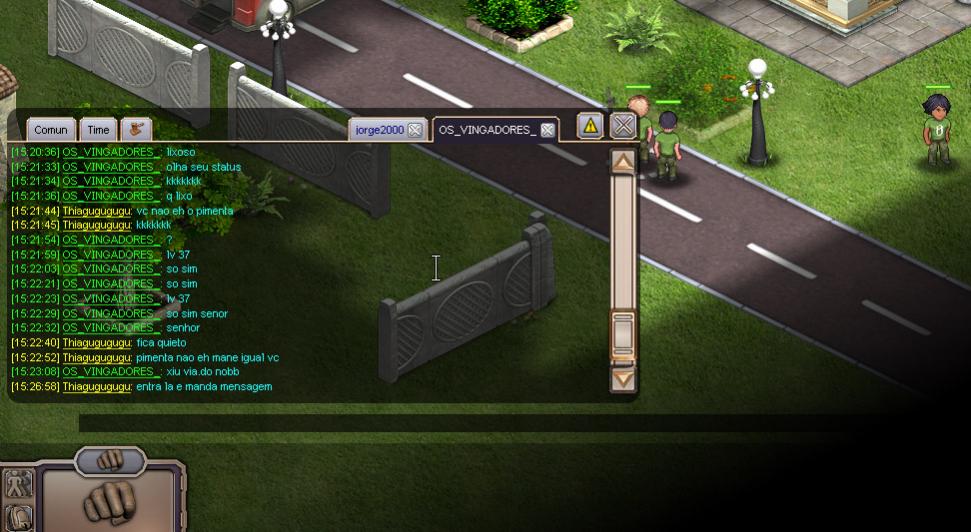The image size is (971, 532).
Task: Click the chat scrollbar handle
Action: [623, 335]
